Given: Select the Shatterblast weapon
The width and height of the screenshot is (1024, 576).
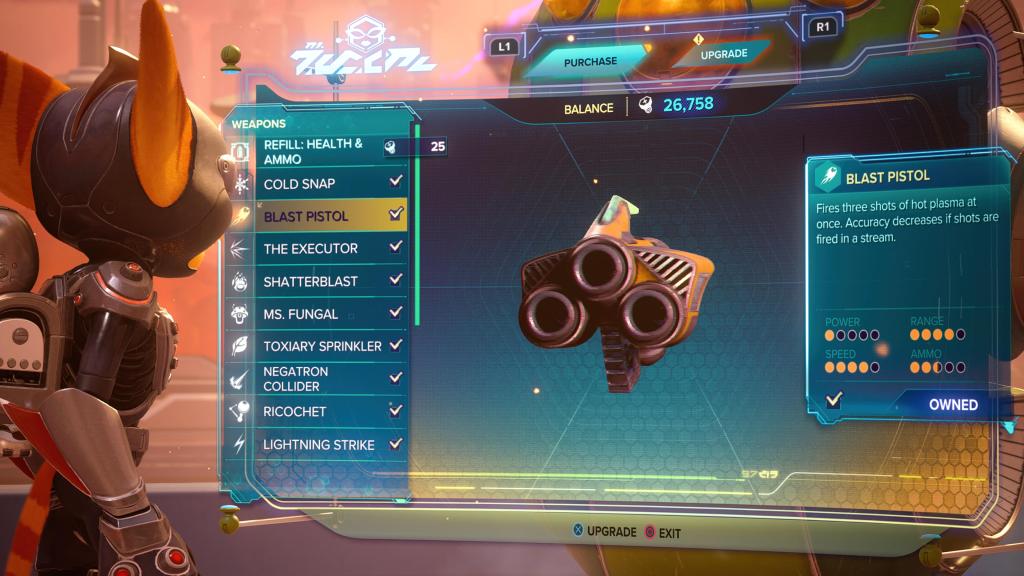Looking at the screenshot, I should [316, 281].
